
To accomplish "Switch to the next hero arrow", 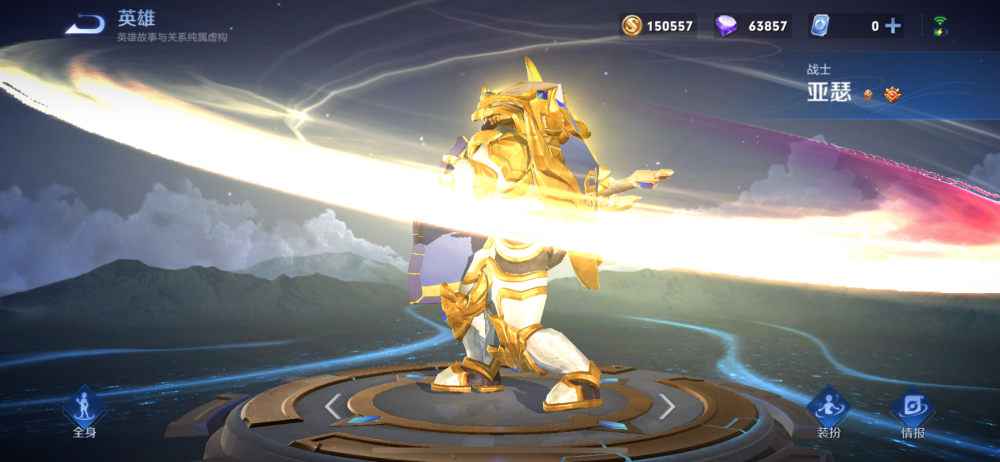I will click(667, 405).
